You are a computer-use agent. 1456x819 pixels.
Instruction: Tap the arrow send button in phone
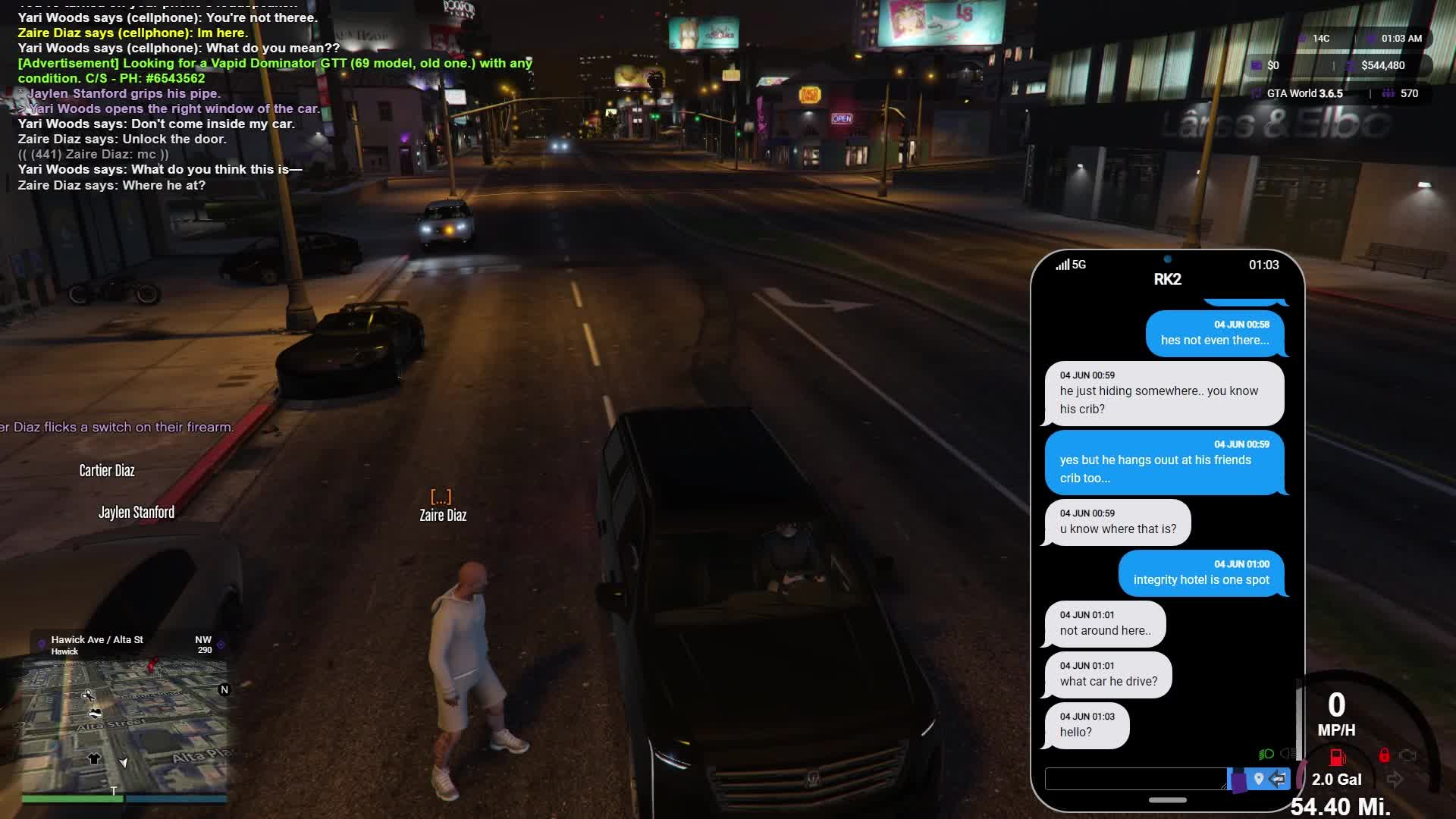(x=1279, y=779)
